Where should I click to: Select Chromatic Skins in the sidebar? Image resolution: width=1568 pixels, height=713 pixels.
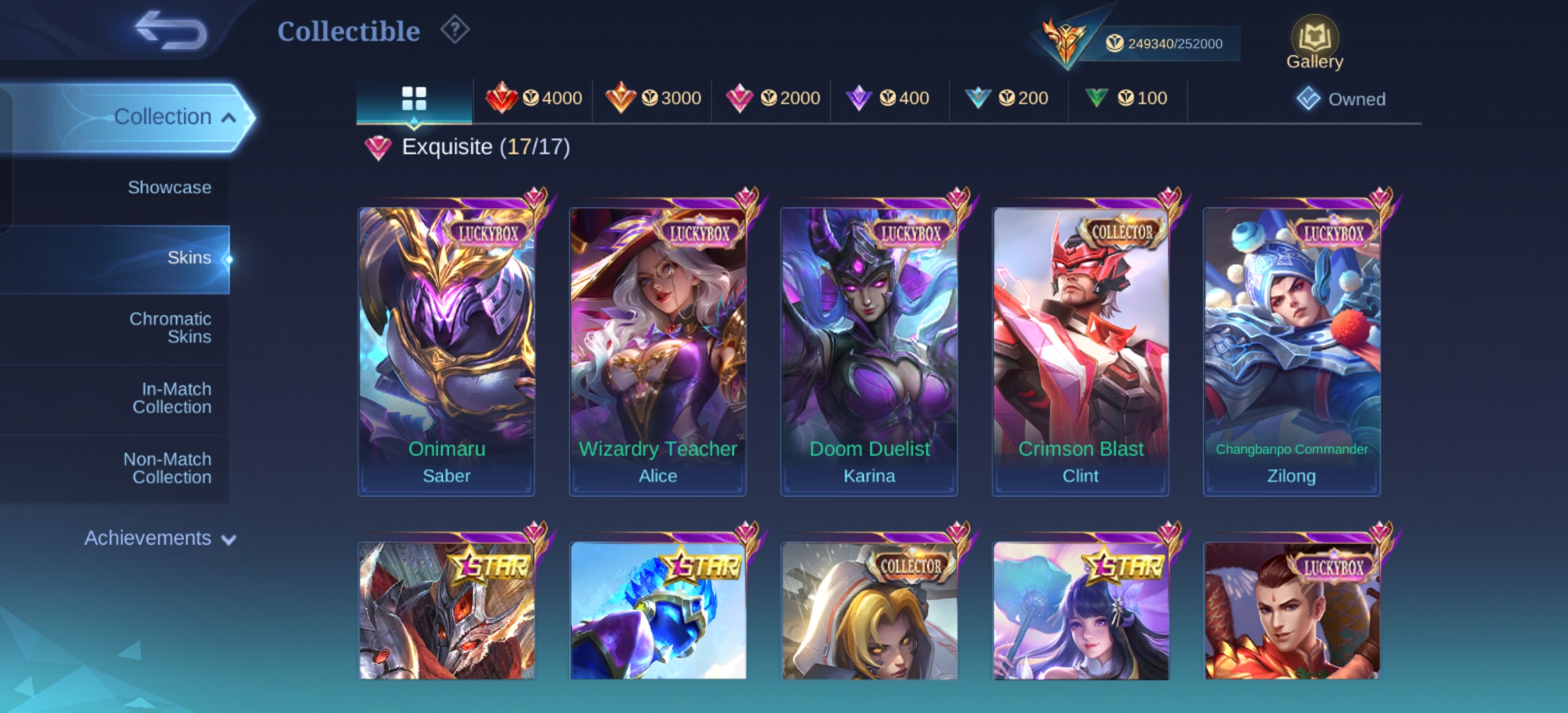tap(170, 327)
